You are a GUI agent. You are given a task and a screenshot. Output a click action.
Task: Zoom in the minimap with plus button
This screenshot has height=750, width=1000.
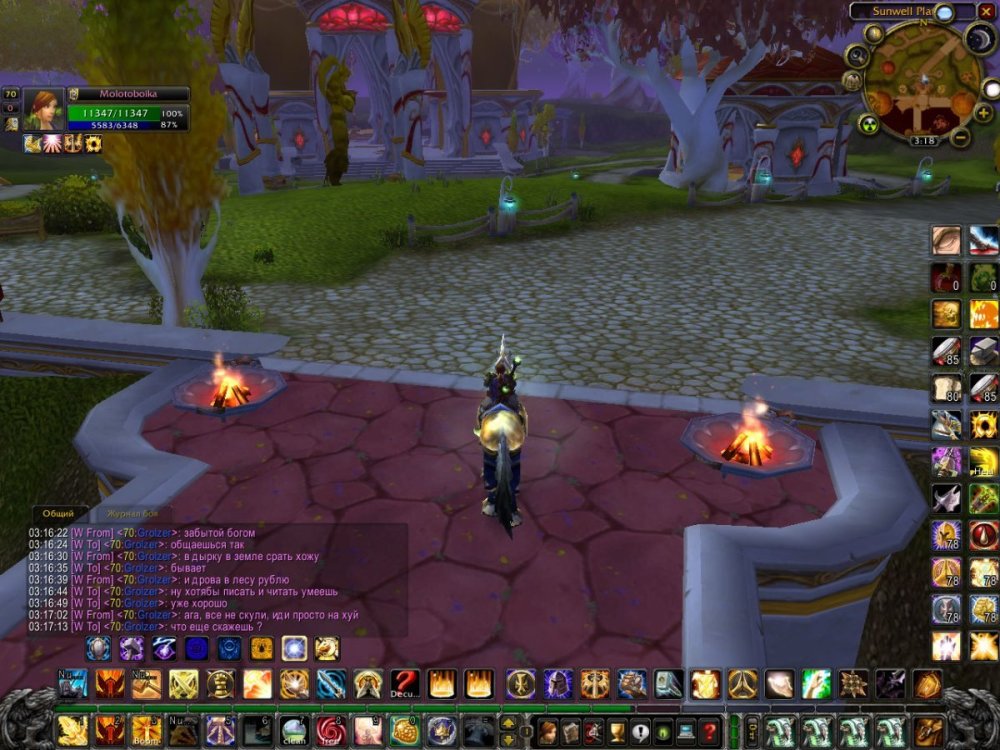tap(983, 113)
